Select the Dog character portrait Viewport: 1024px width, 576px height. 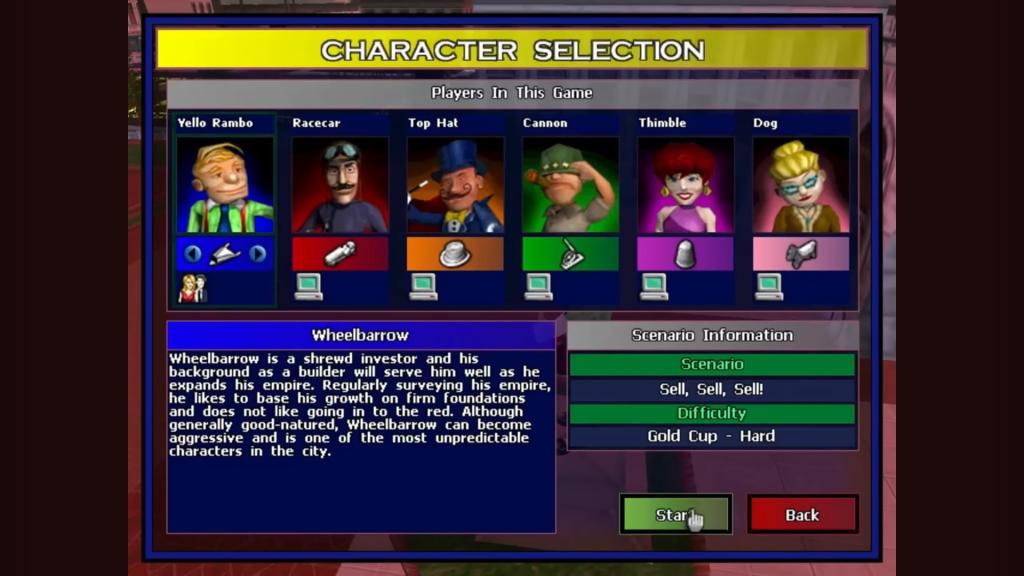800,185
